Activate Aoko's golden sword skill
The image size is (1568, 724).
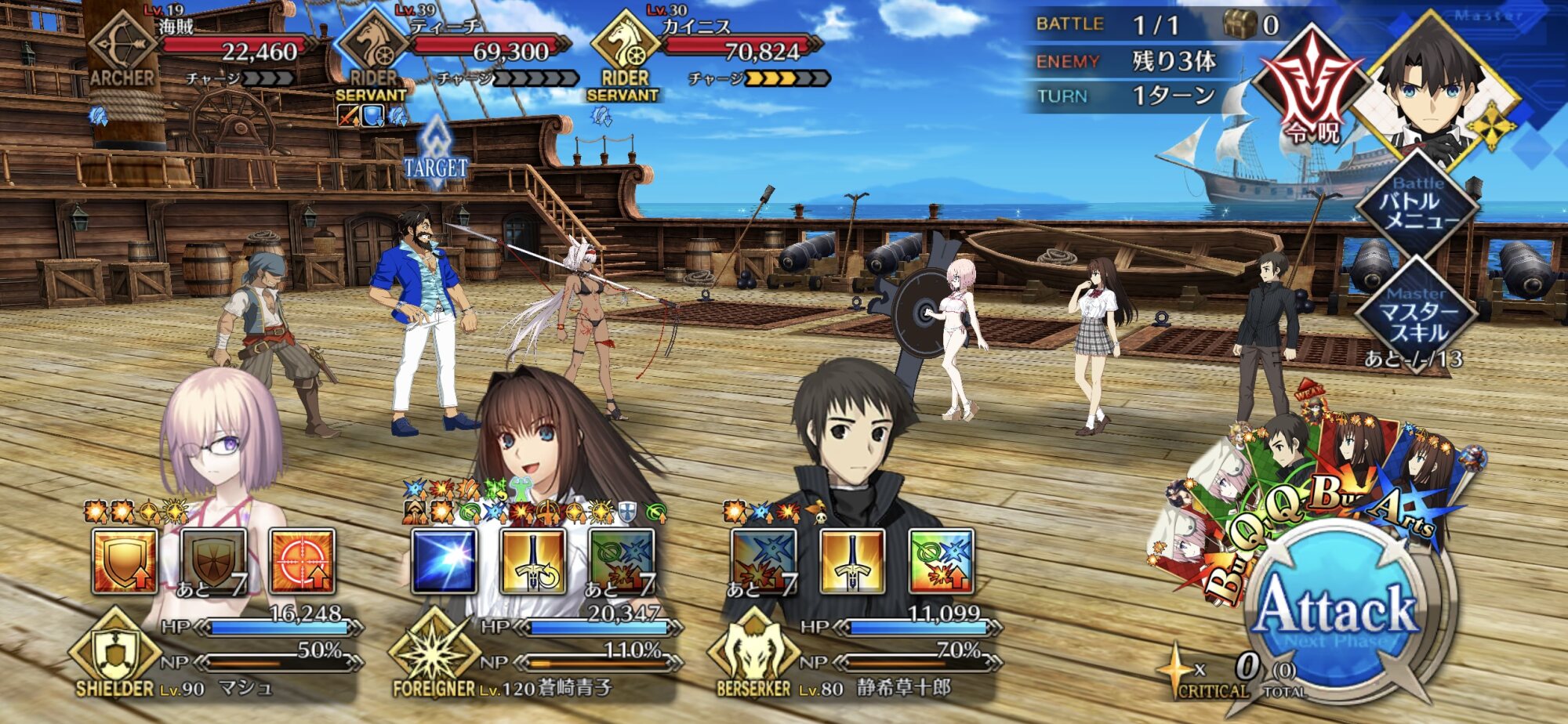pos(533,561)
